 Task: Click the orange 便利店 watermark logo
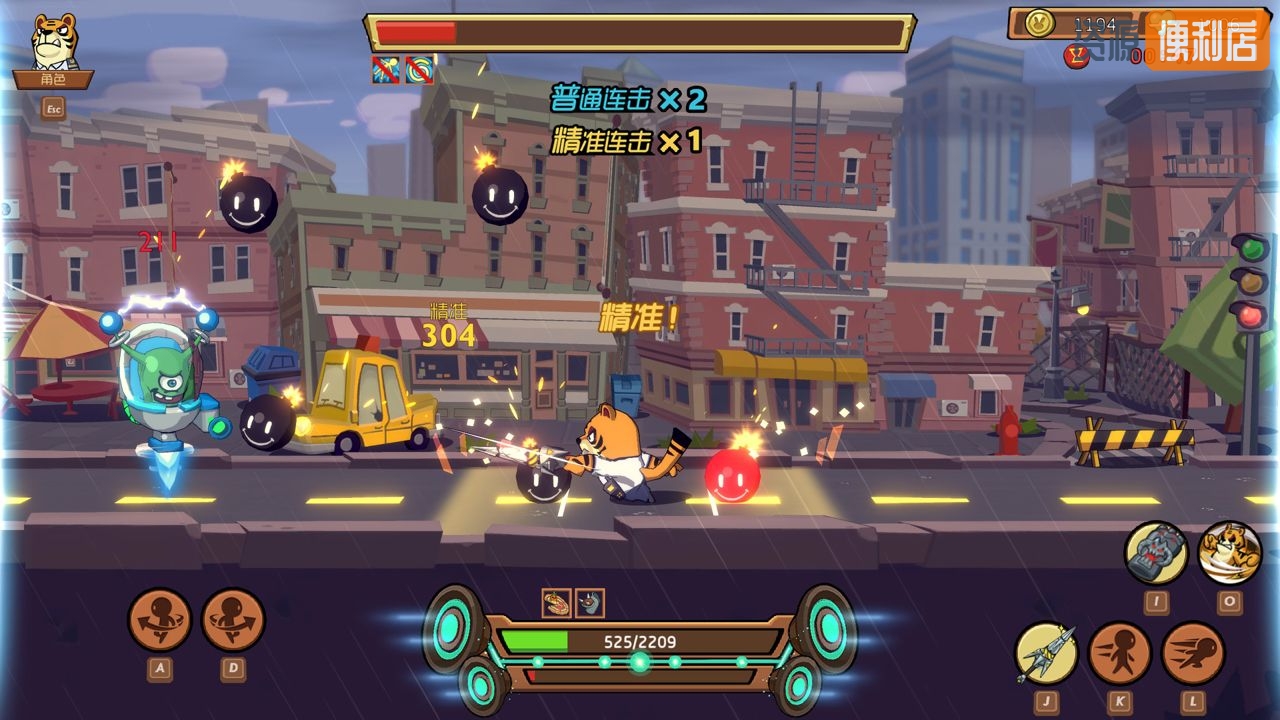click(1206, 40)
